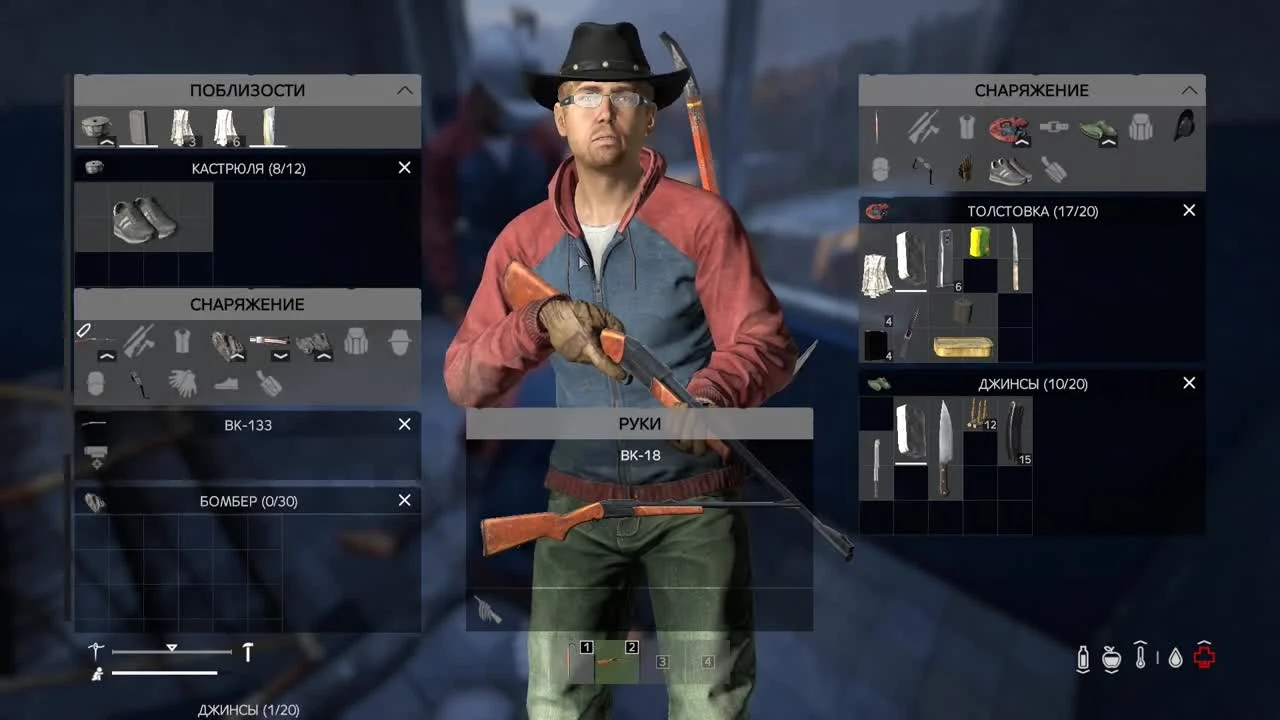Image resolution: width=1280 pixels, height=720 pixels.
Task: Click the red health cross status icon
Action: coord(1205,657)
